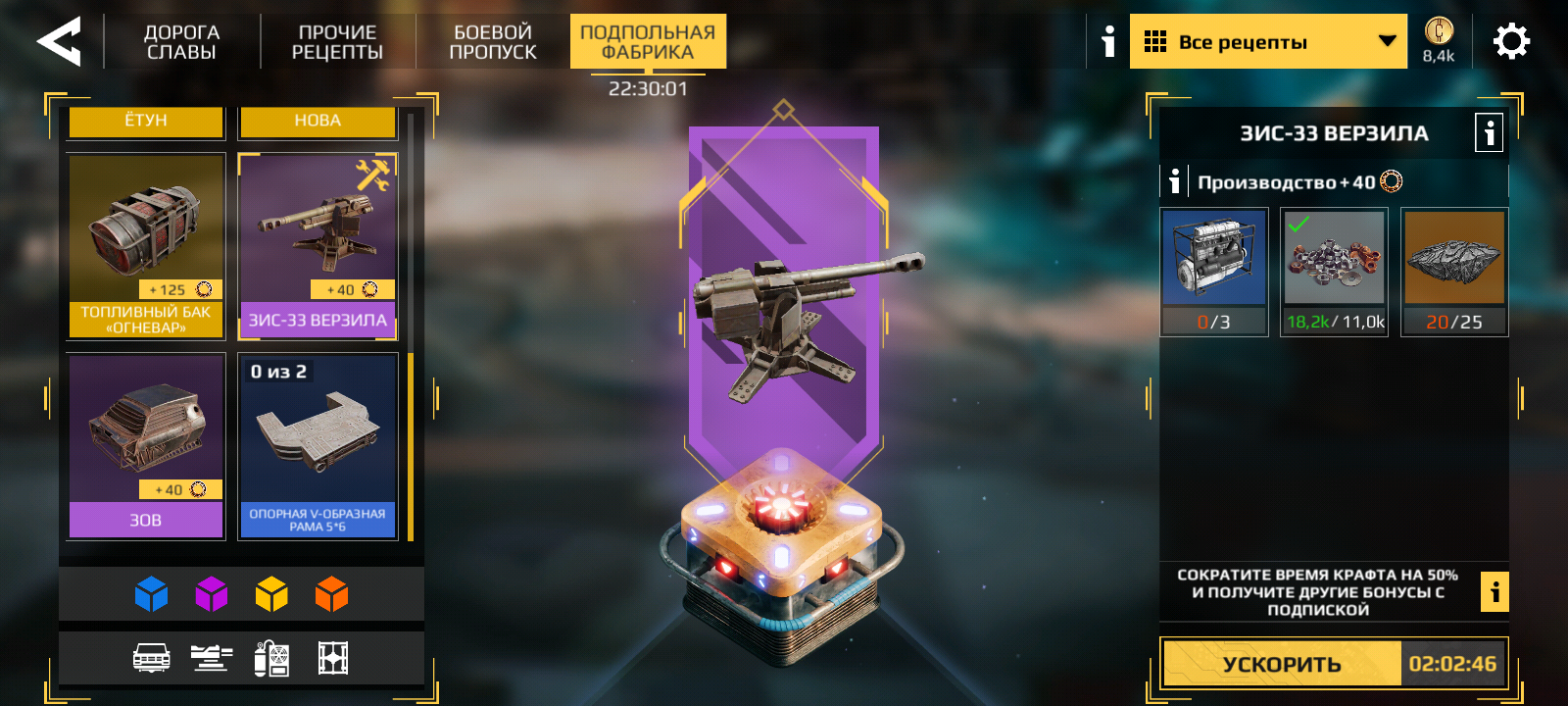Filter recipes by blue cube rarity
1568x706 pixels.
point(151,594)
